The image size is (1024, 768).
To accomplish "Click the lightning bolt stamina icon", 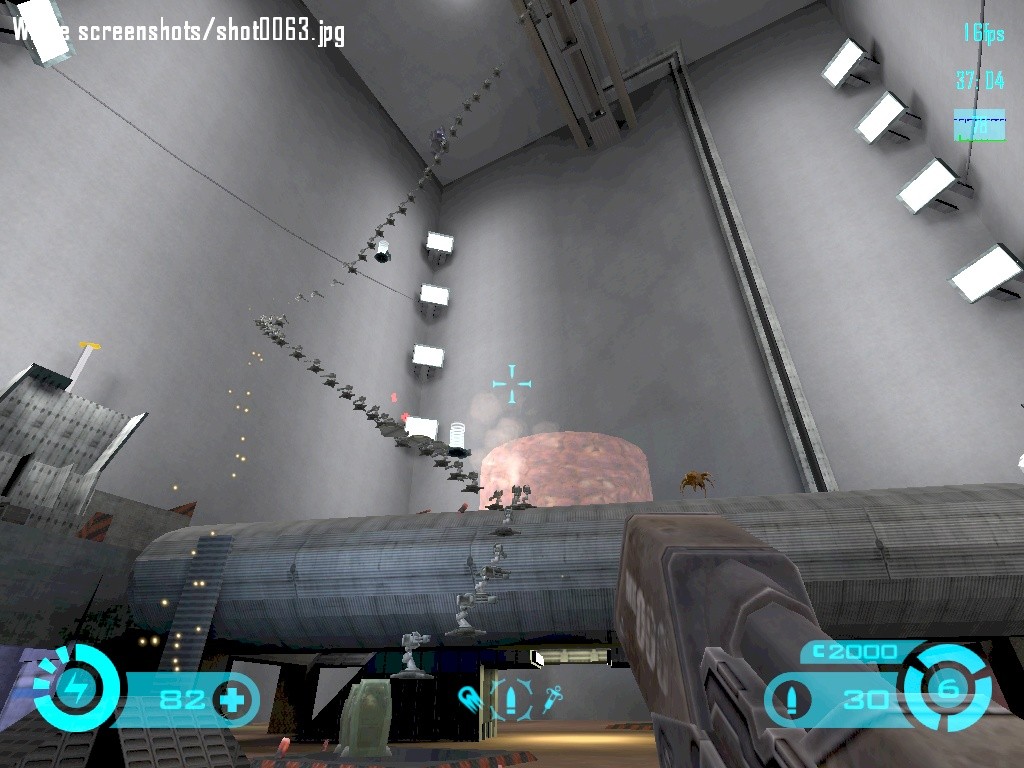I will 75,688.
